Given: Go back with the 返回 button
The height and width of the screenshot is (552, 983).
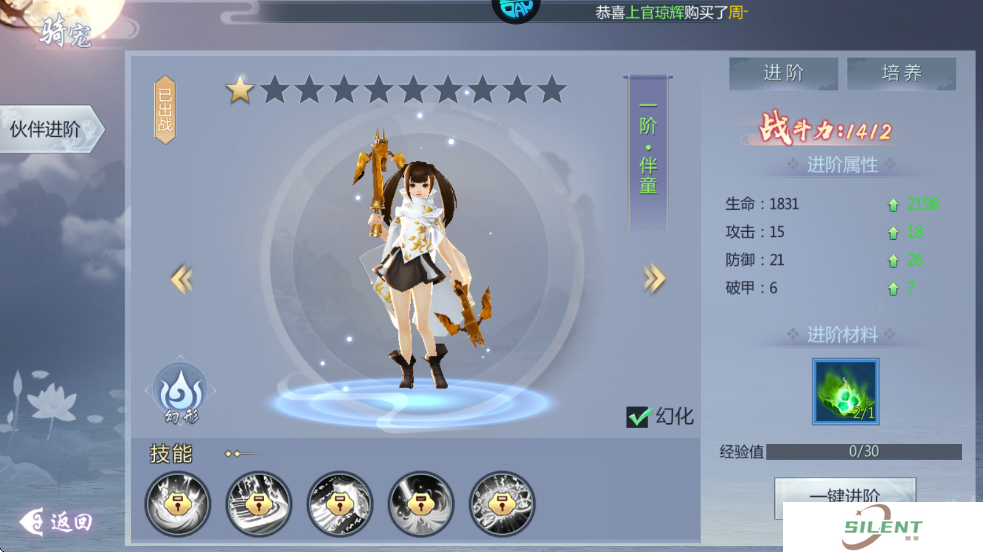Looking at the screenshot, I should 57,521.
